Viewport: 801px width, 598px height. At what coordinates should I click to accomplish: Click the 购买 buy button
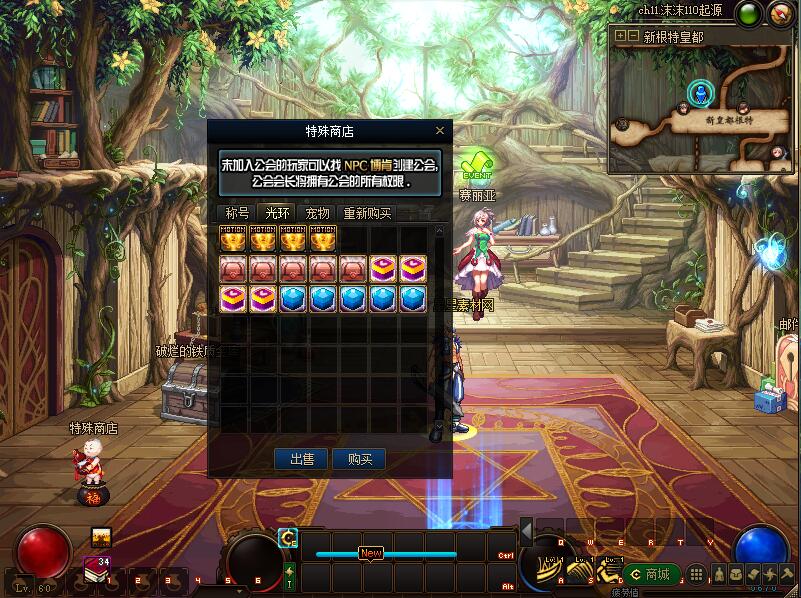(359, 459)
